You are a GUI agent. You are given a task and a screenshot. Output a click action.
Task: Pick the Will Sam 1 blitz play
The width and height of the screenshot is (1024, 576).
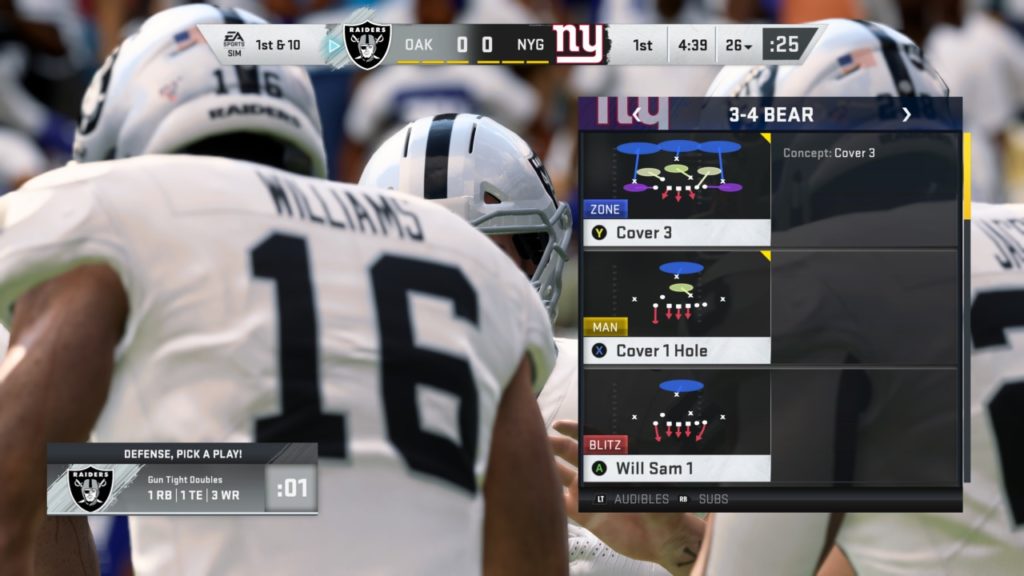coord(677,425)
